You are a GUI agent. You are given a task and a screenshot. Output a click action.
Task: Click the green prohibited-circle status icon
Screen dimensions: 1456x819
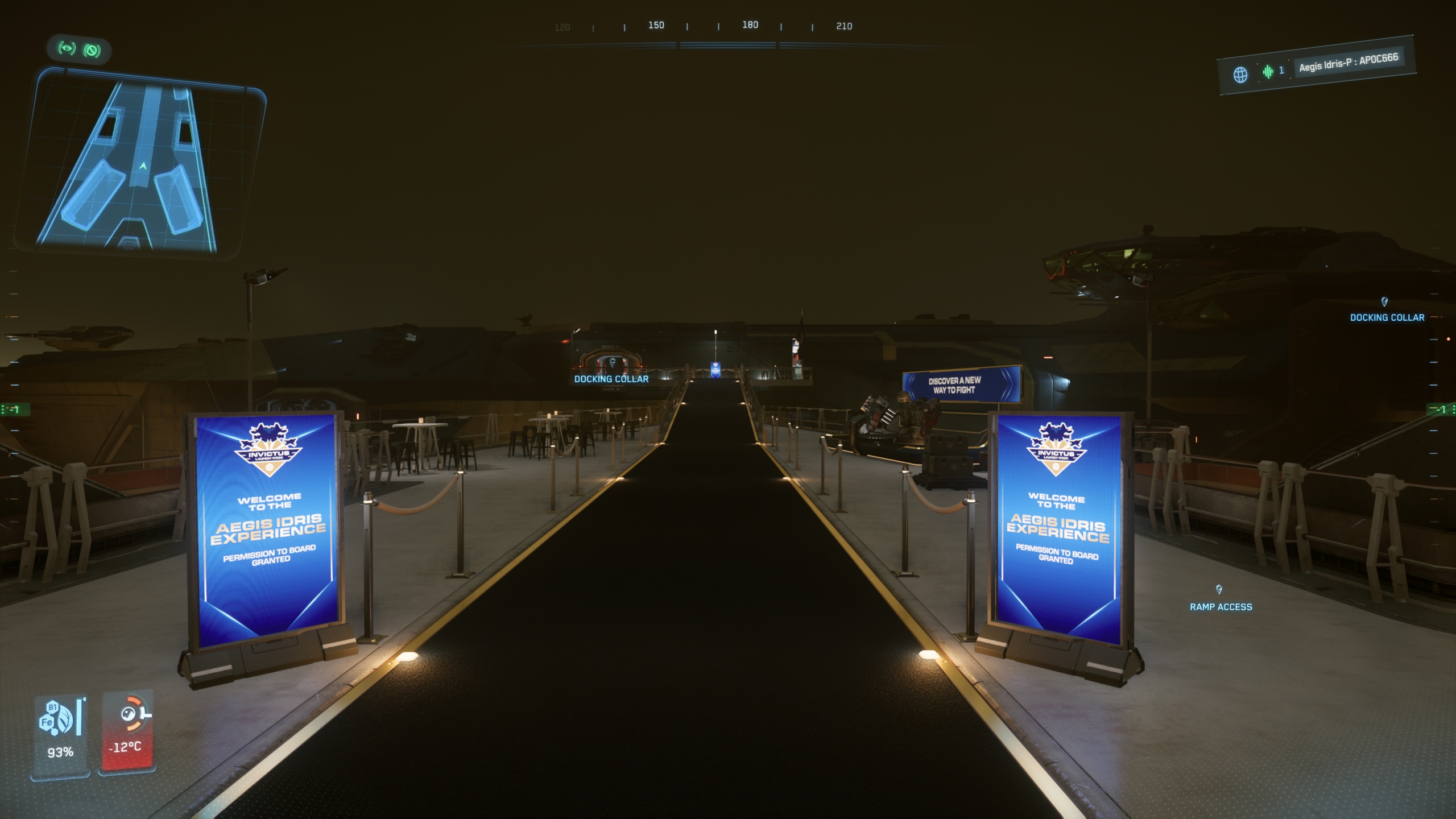coord(92,51)
